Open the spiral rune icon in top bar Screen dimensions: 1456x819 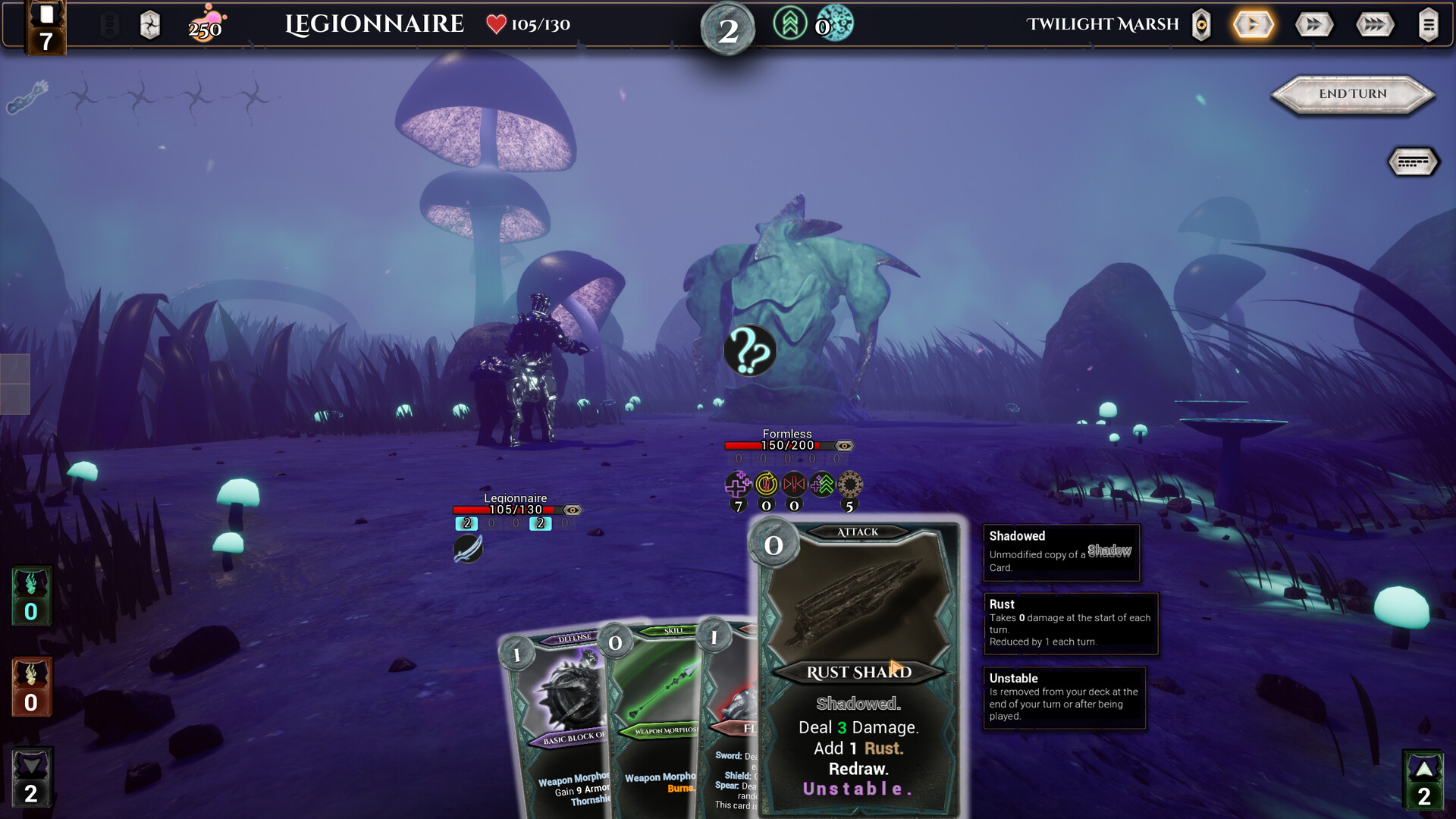150,26
